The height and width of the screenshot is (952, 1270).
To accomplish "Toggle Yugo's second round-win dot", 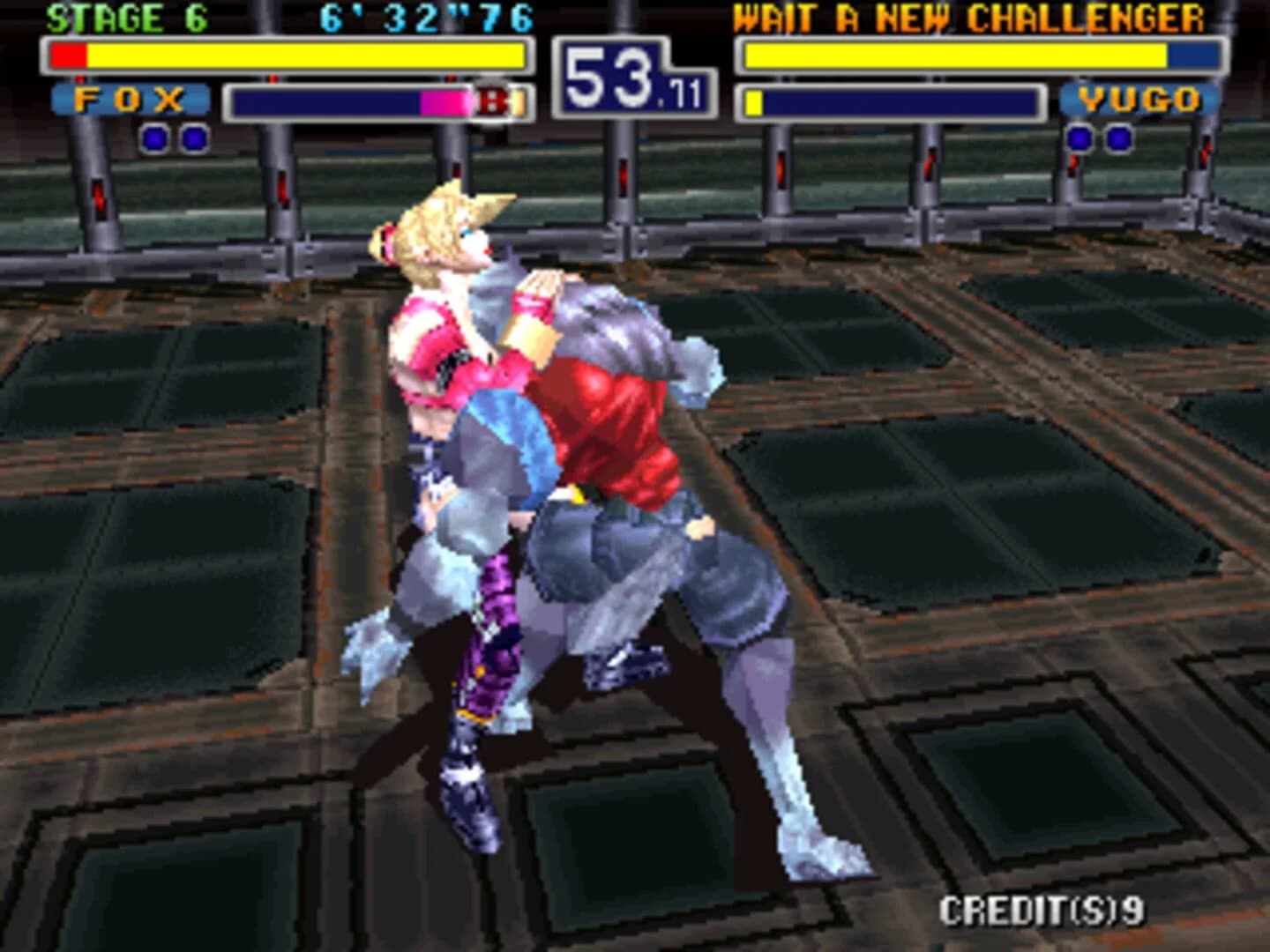I will click(1117, 137).
